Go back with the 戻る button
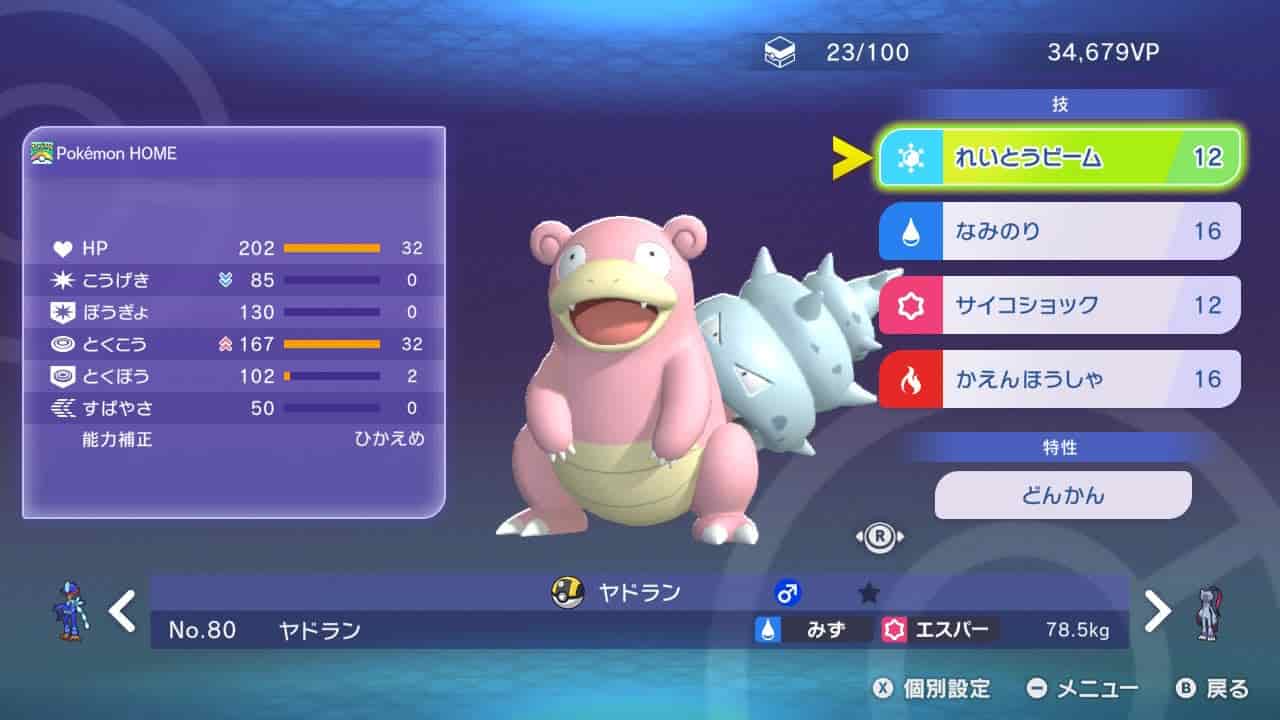This screenshot has width=1280, height=720. [1213, 688]
